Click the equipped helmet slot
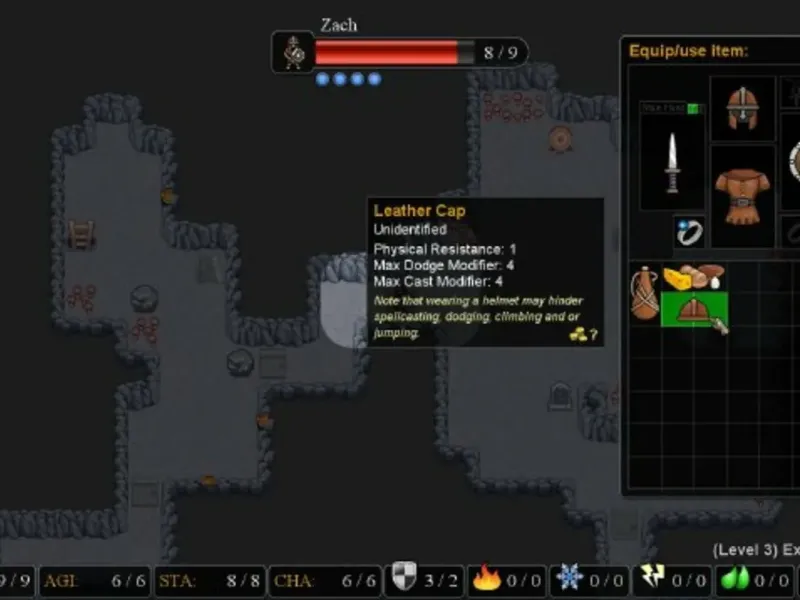This screenshot has width=800, height=600. [x=742, y=108]
